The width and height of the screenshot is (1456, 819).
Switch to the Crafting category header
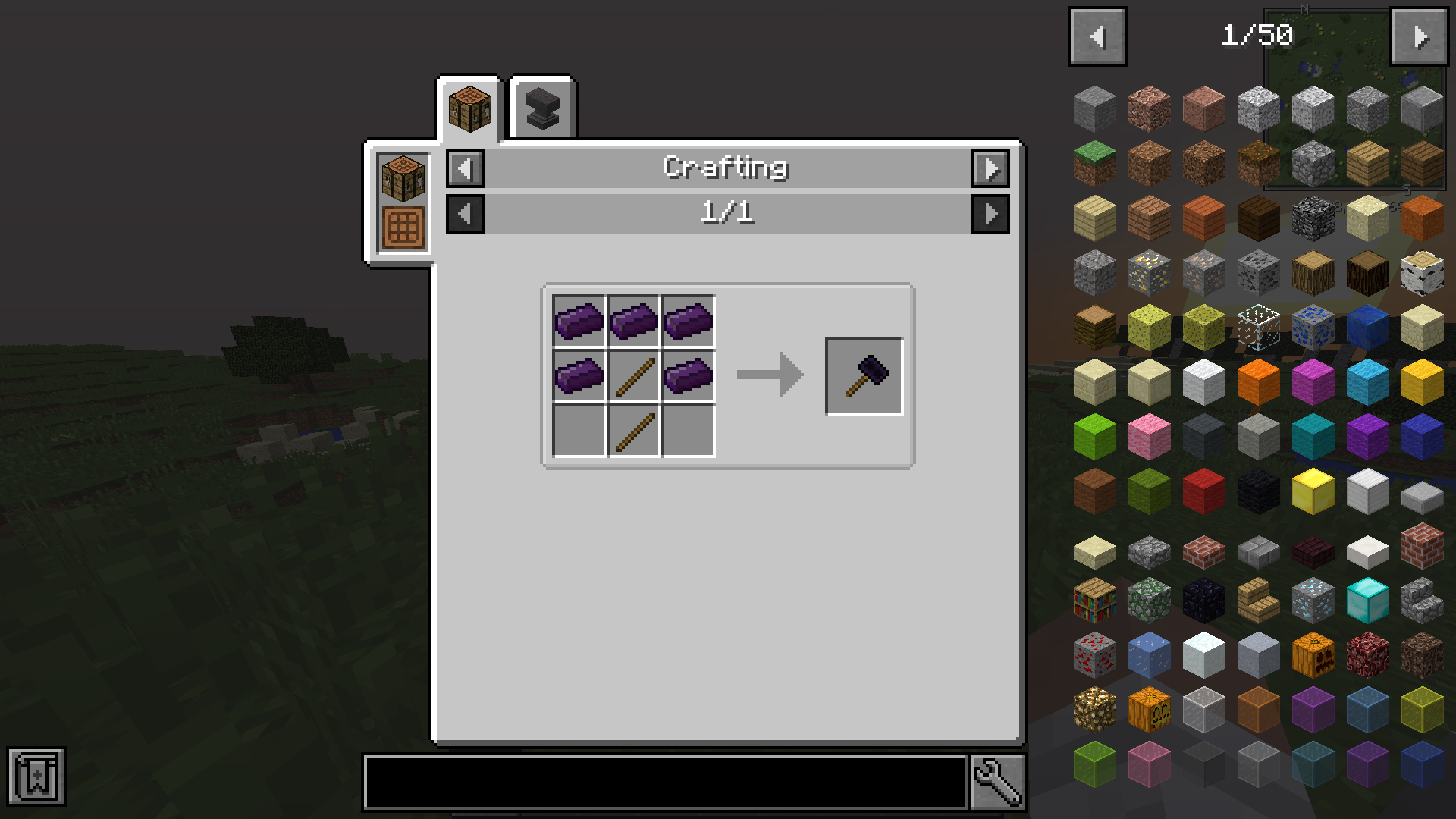[726, 168]
